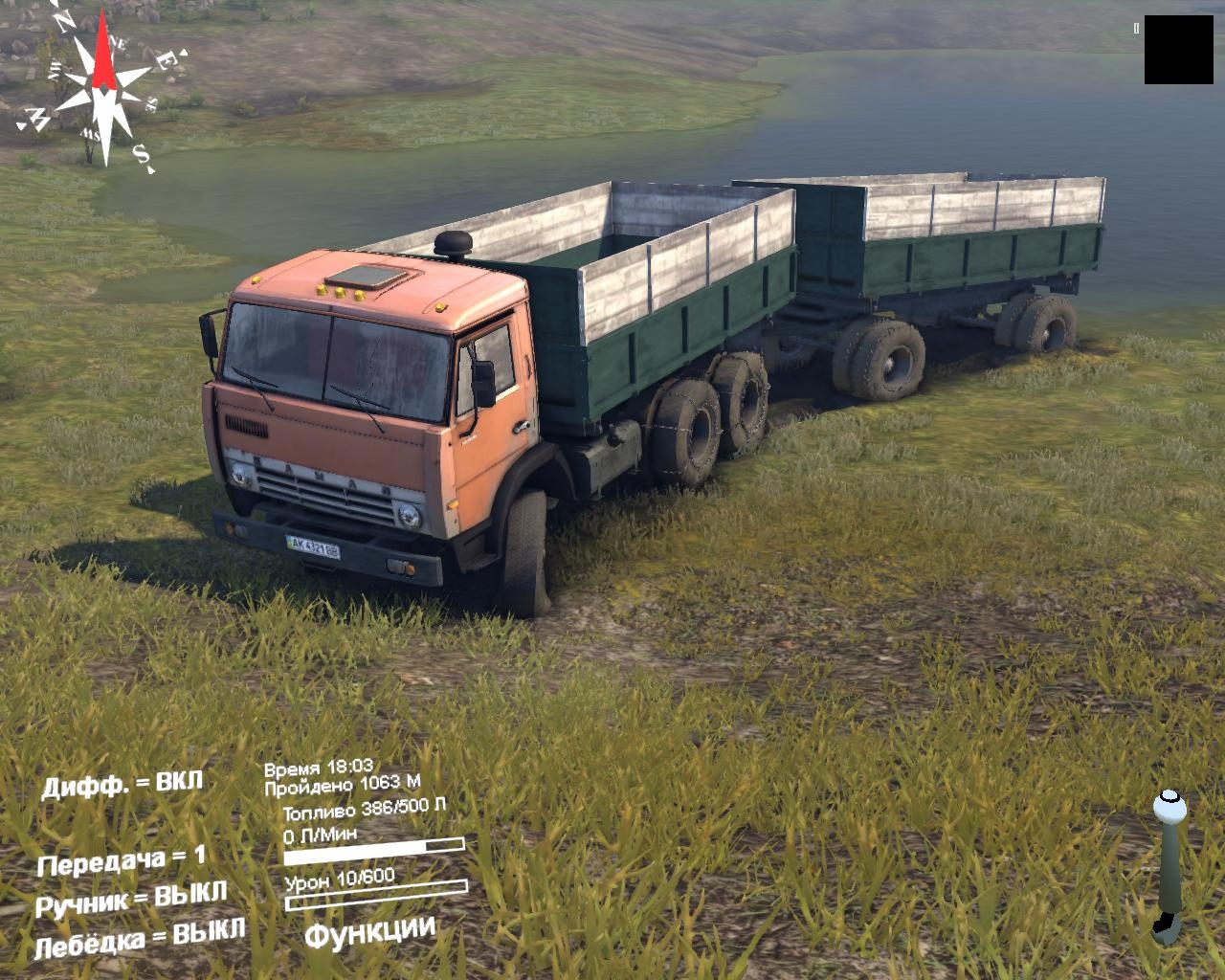1225x980 pixels.
Task: Click the 0 Л/Мин consumption label to expand details
Action: (x=319, y=834)
